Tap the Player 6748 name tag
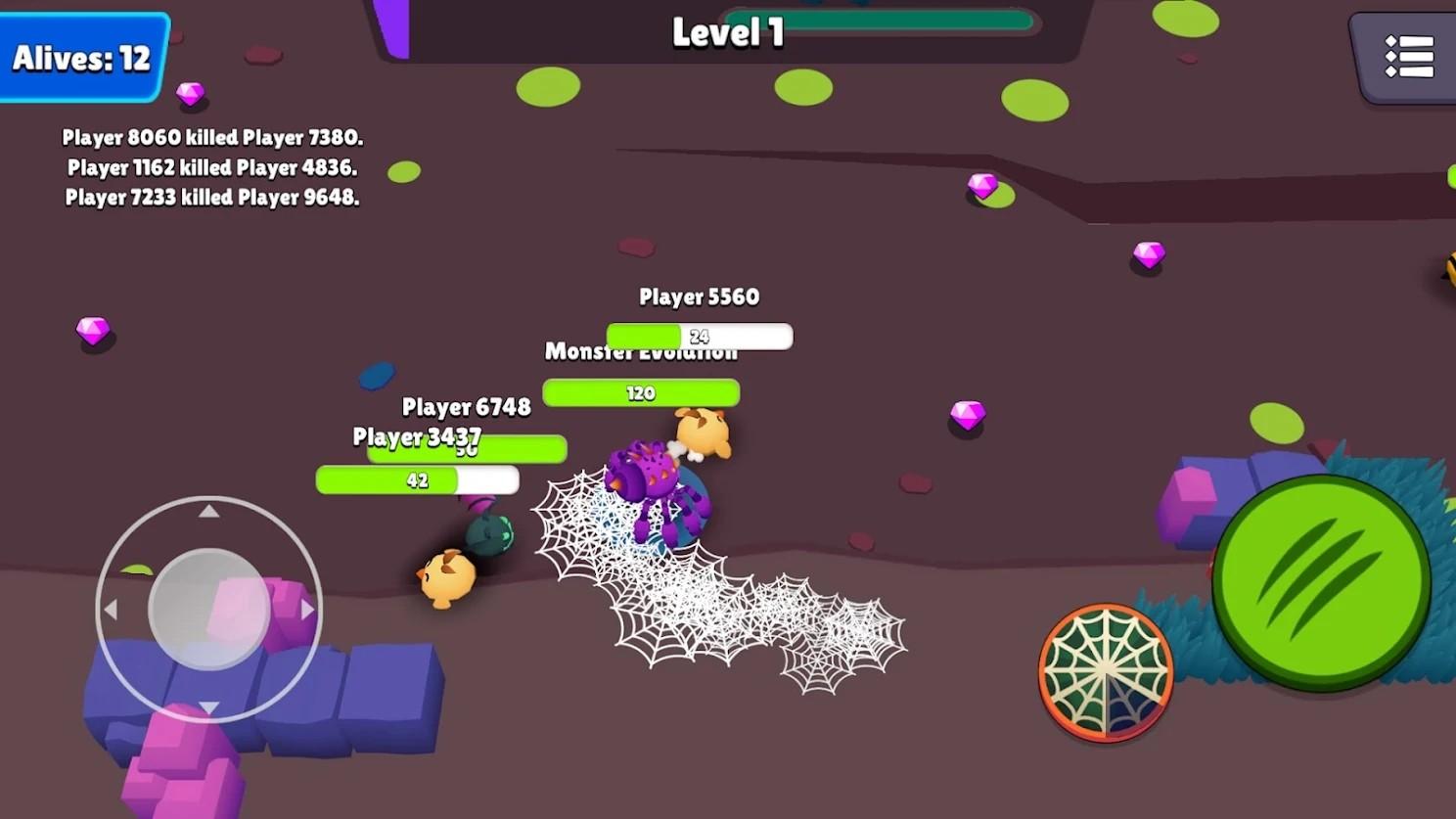The image size is (1456, 819). [x=467, y=407]
